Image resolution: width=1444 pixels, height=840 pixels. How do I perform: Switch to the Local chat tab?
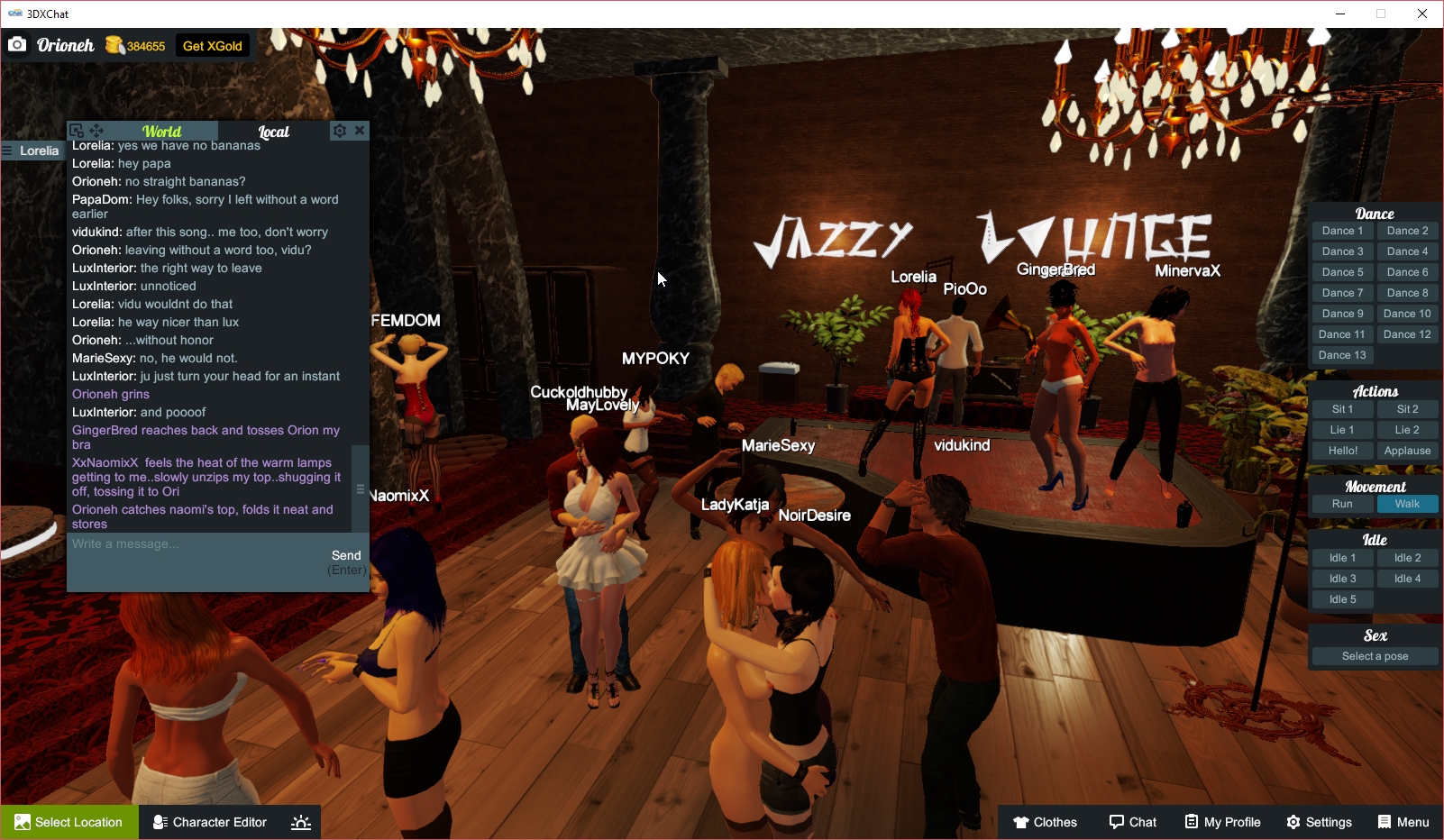pyautogui.click(x=272, y=132)
